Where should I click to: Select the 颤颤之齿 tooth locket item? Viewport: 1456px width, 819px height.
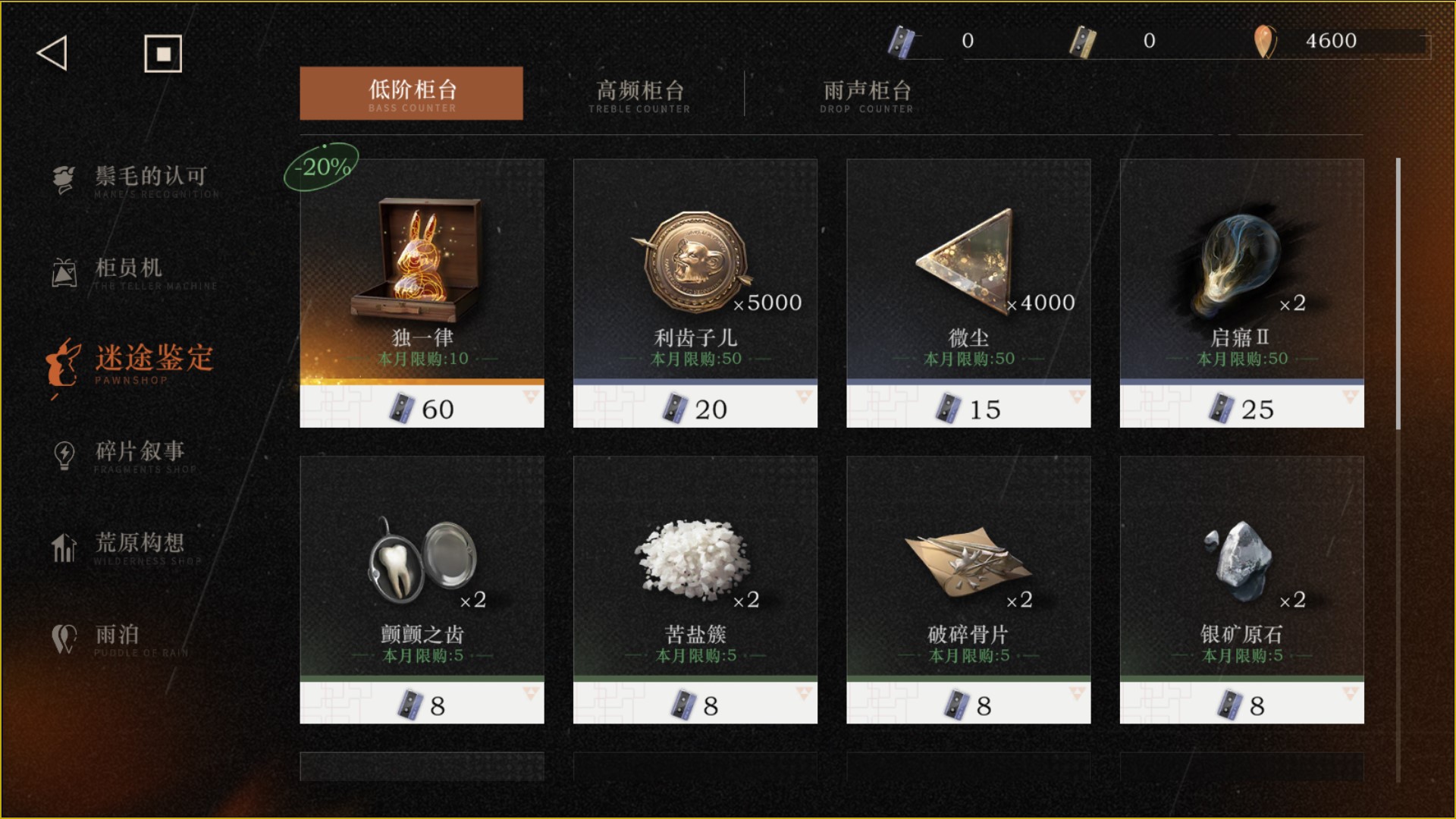pos(422,589)
